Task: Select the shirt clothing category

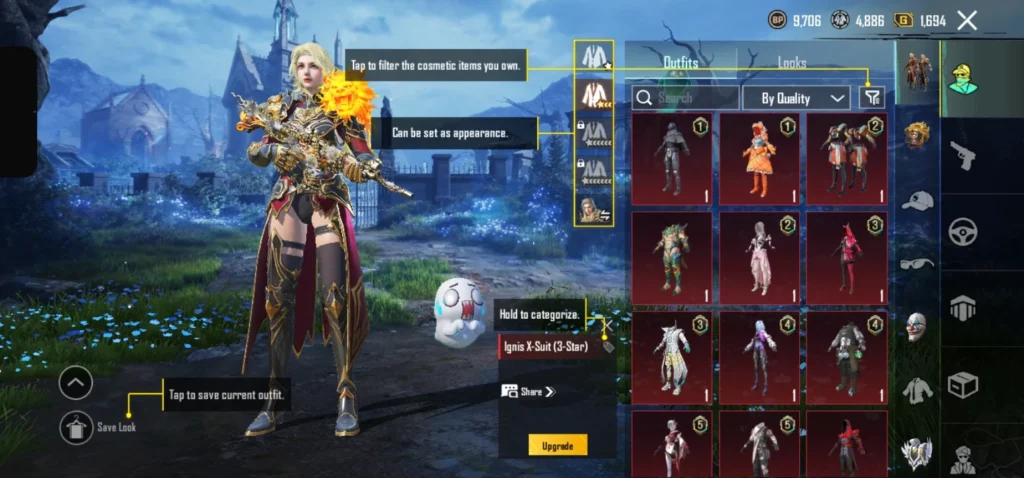Action: click(x=917, y=388)
